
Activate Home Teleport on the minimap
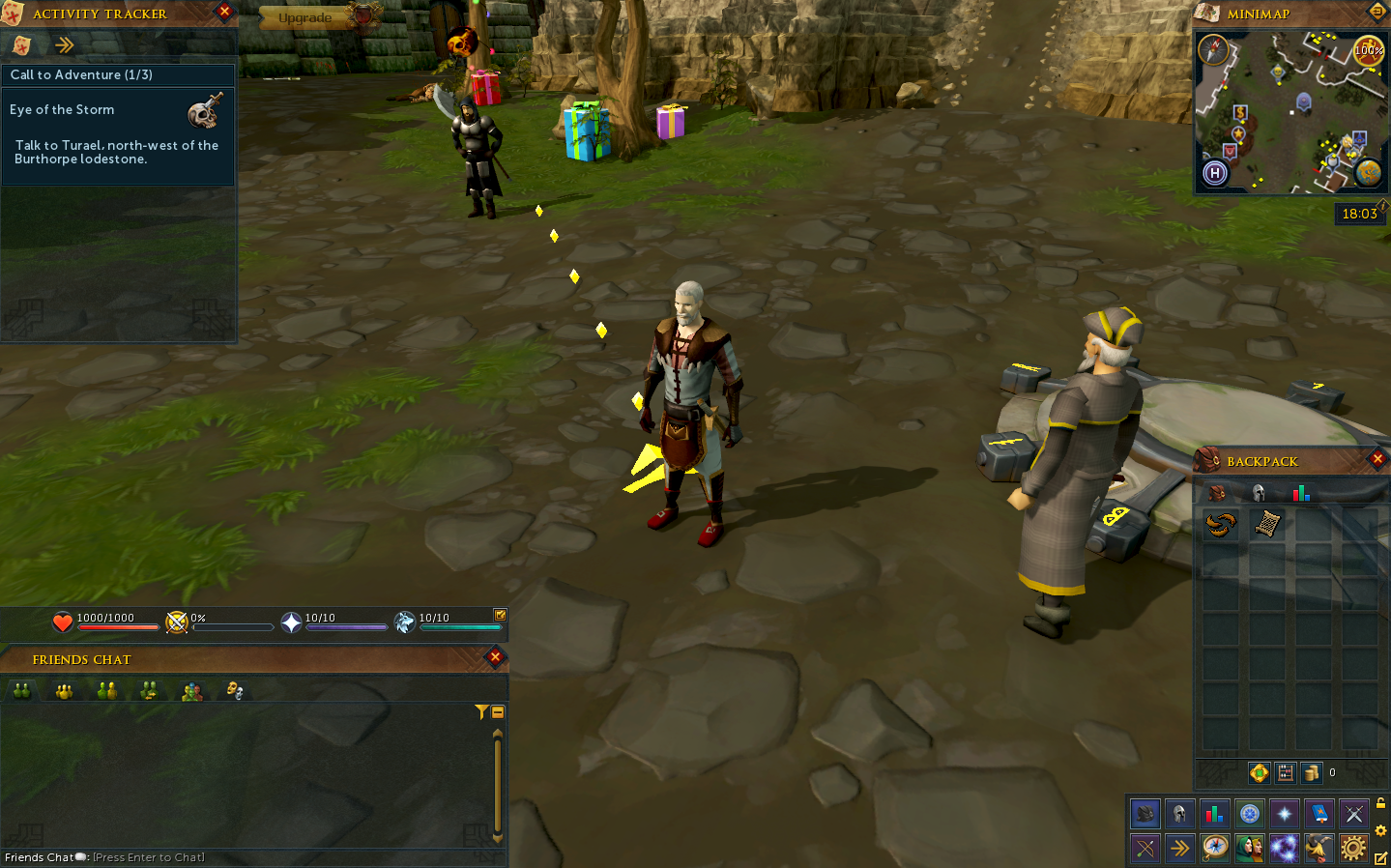click(x=1215, y=173)
